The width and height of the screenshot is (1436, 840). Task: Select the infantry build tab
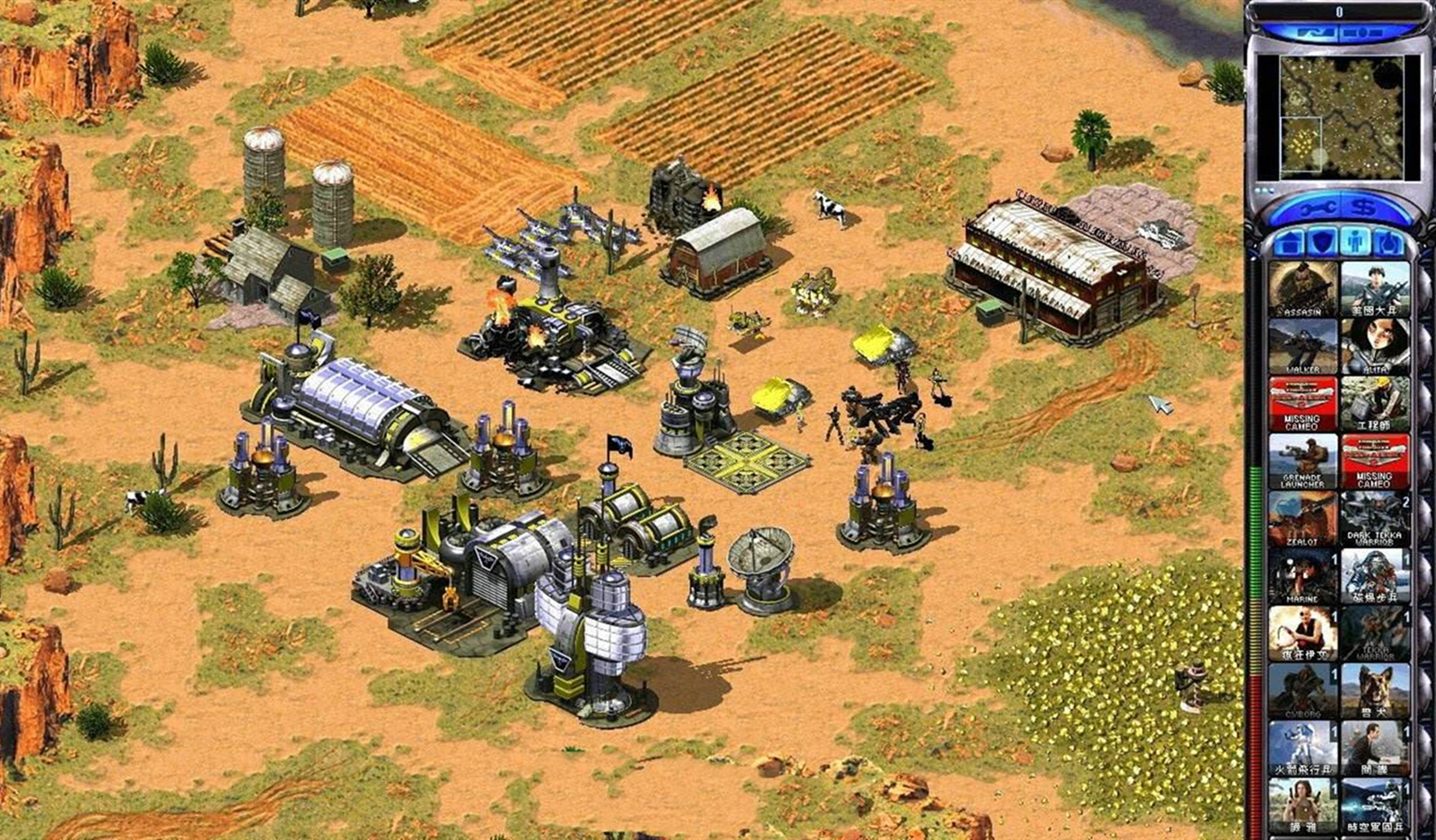pyautogui.click(x=1354, y=242)
